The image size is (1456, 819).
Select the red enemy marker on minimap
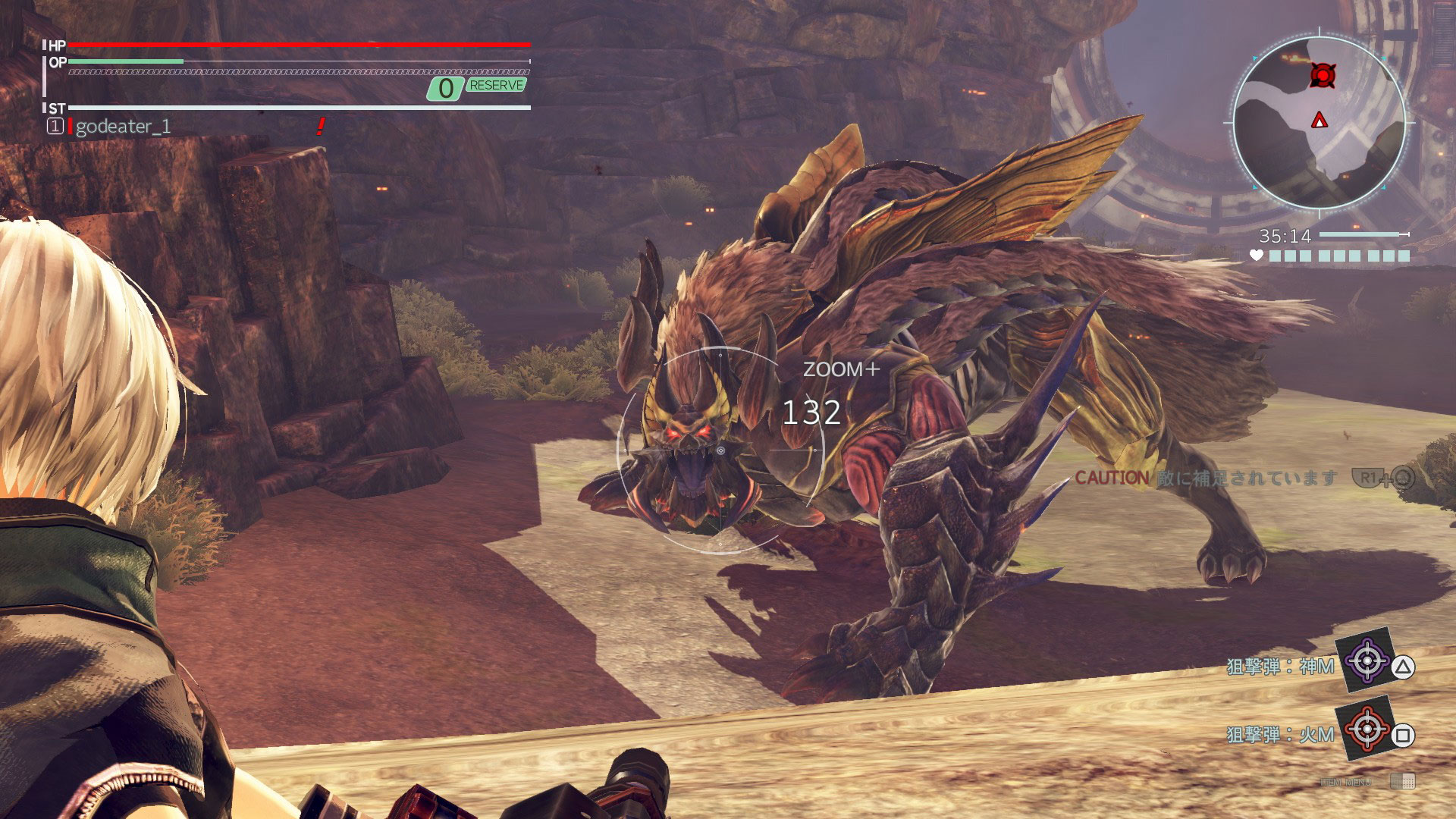click(x=1323, y=75)
